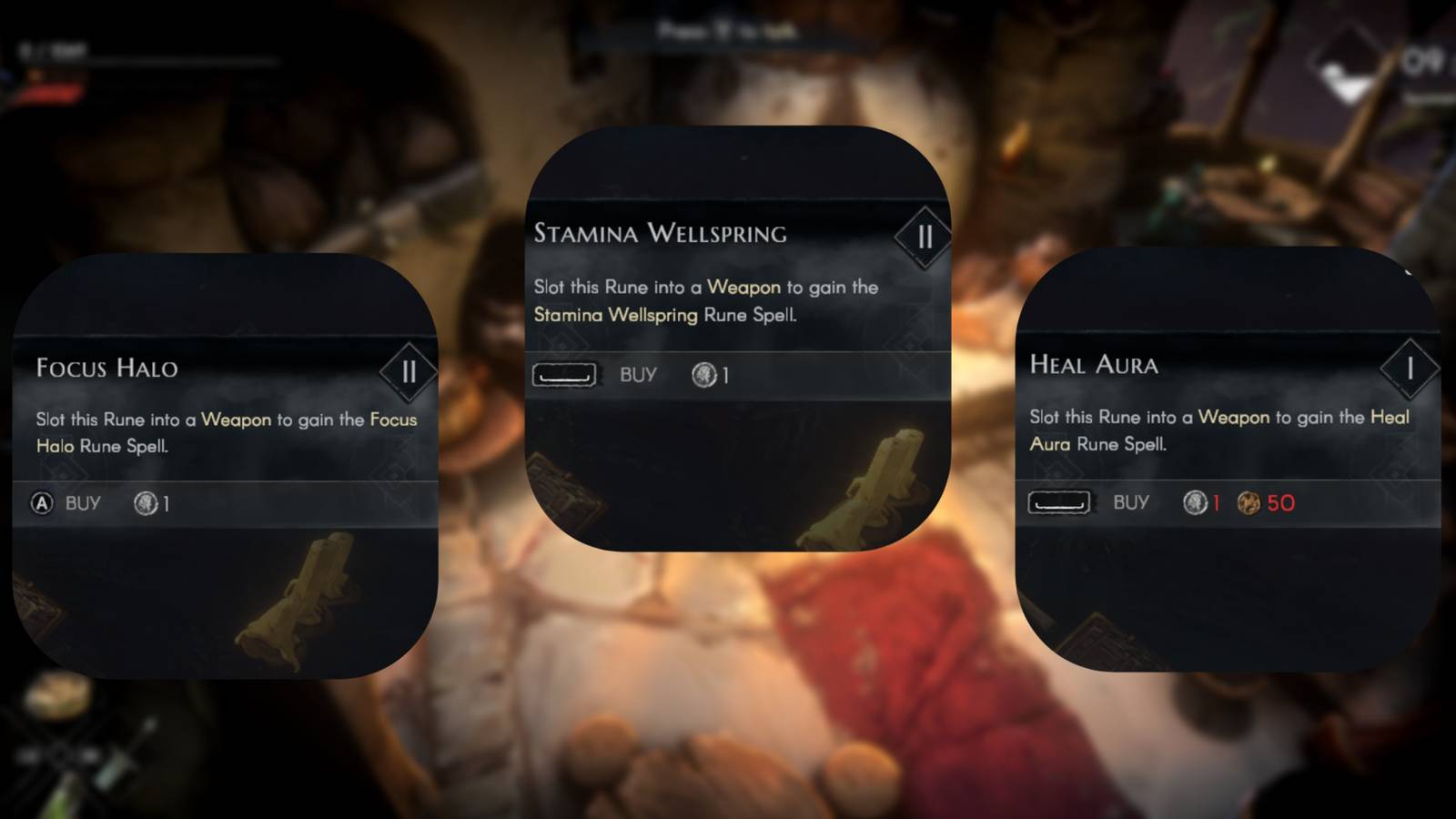Click the key prompt next to Heal Aura BUY
This screenshot has height=819, width=1456.
coord(1058,502)
